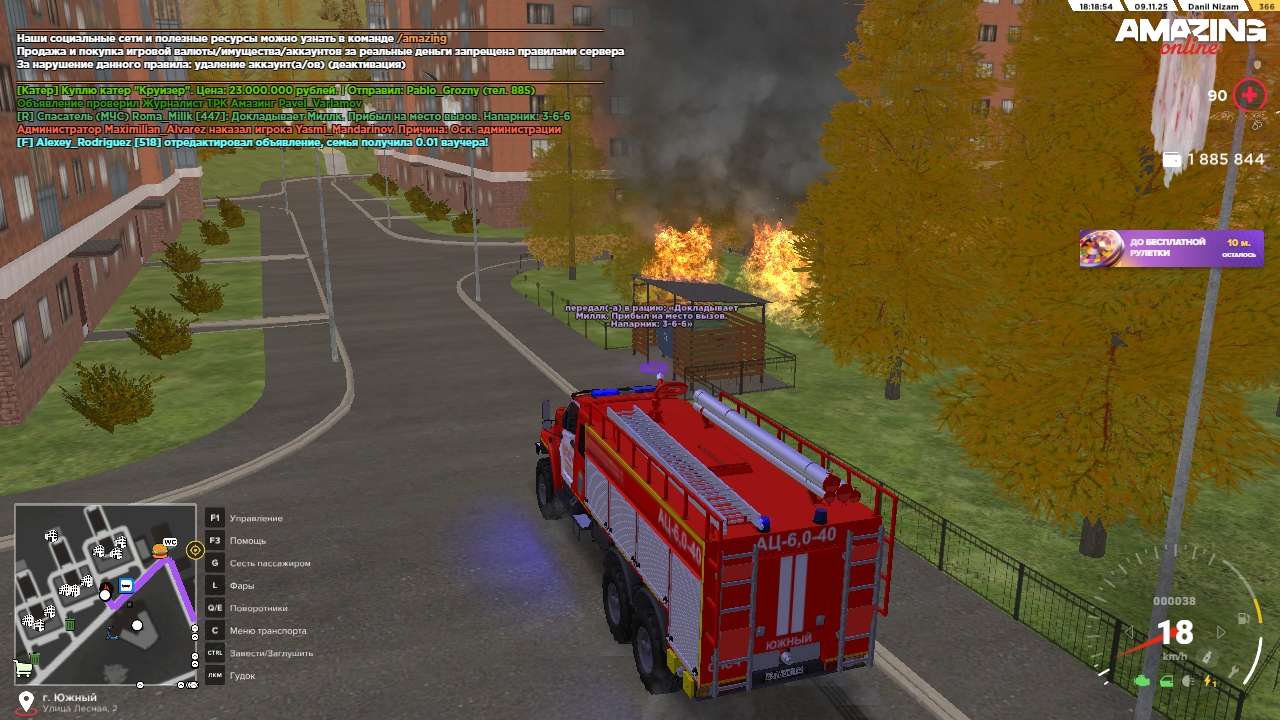
Task: Click the Amazing Online logo
Action: click(1190, 35)
